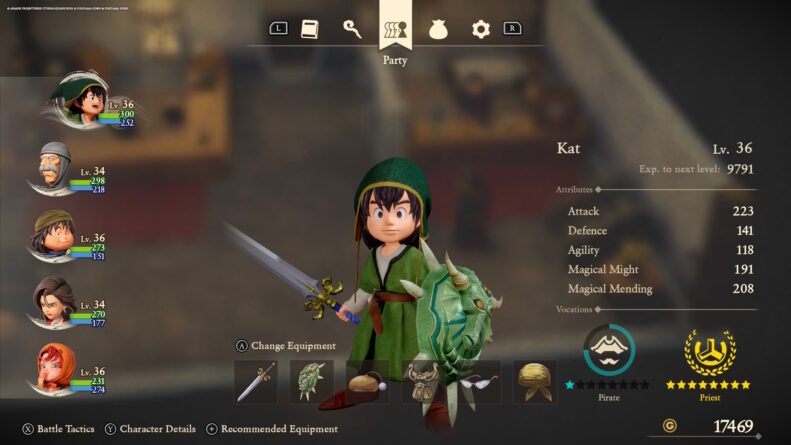Viewport: 791px width, 445px height.
Task: Choose the golden bandana equipment slot
Action: (535, 381)
